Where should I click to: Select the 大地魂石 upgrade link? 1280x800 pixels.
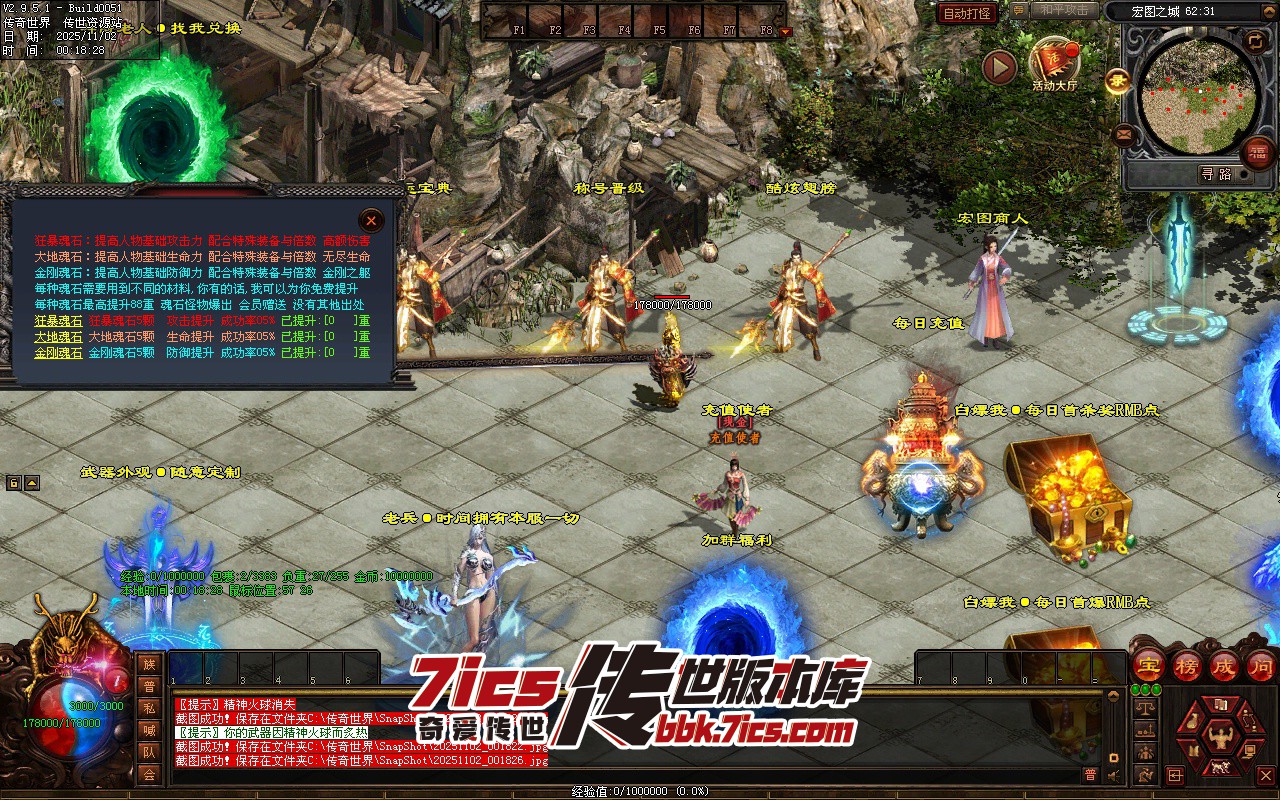coord(58,337)
